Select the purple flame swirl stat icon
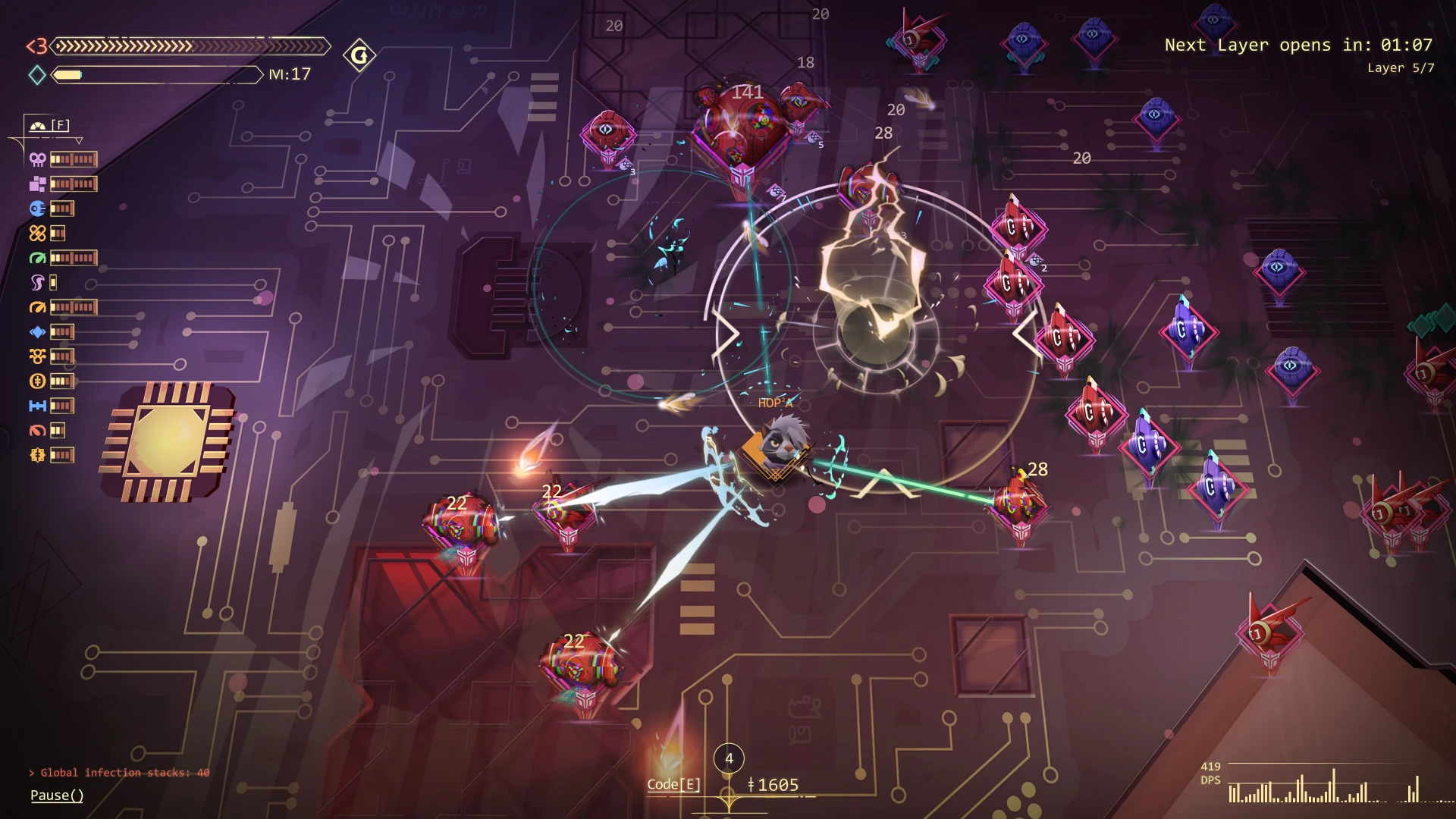Screen dimensions: 1456x819 [x=37, y=283]
